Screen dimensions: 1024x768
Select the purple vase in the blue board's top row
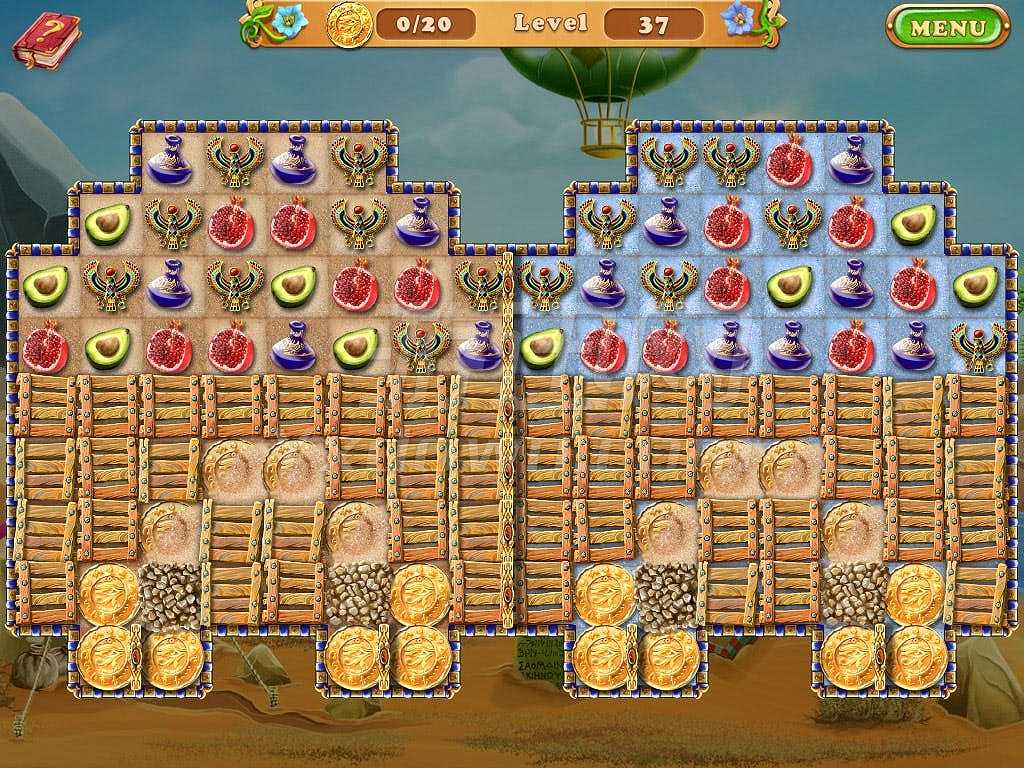point(851,161)
